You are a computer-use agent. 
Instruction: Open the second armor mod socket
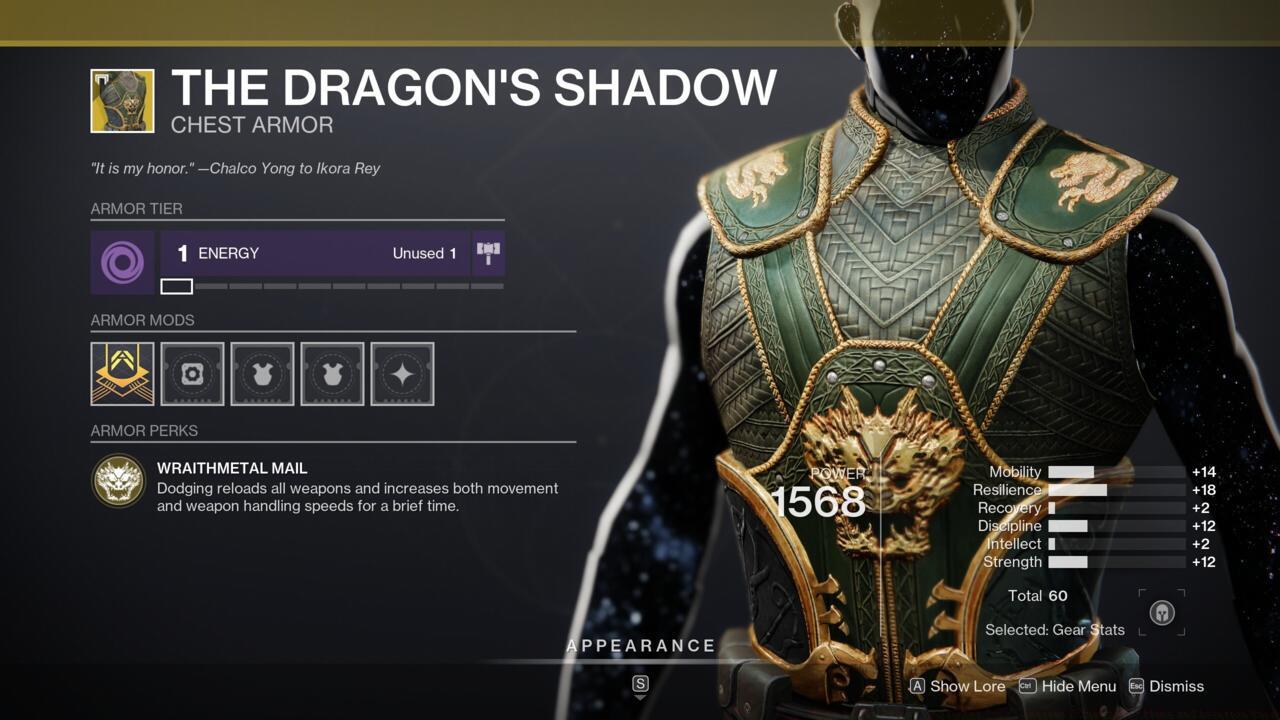click(191, 374)
